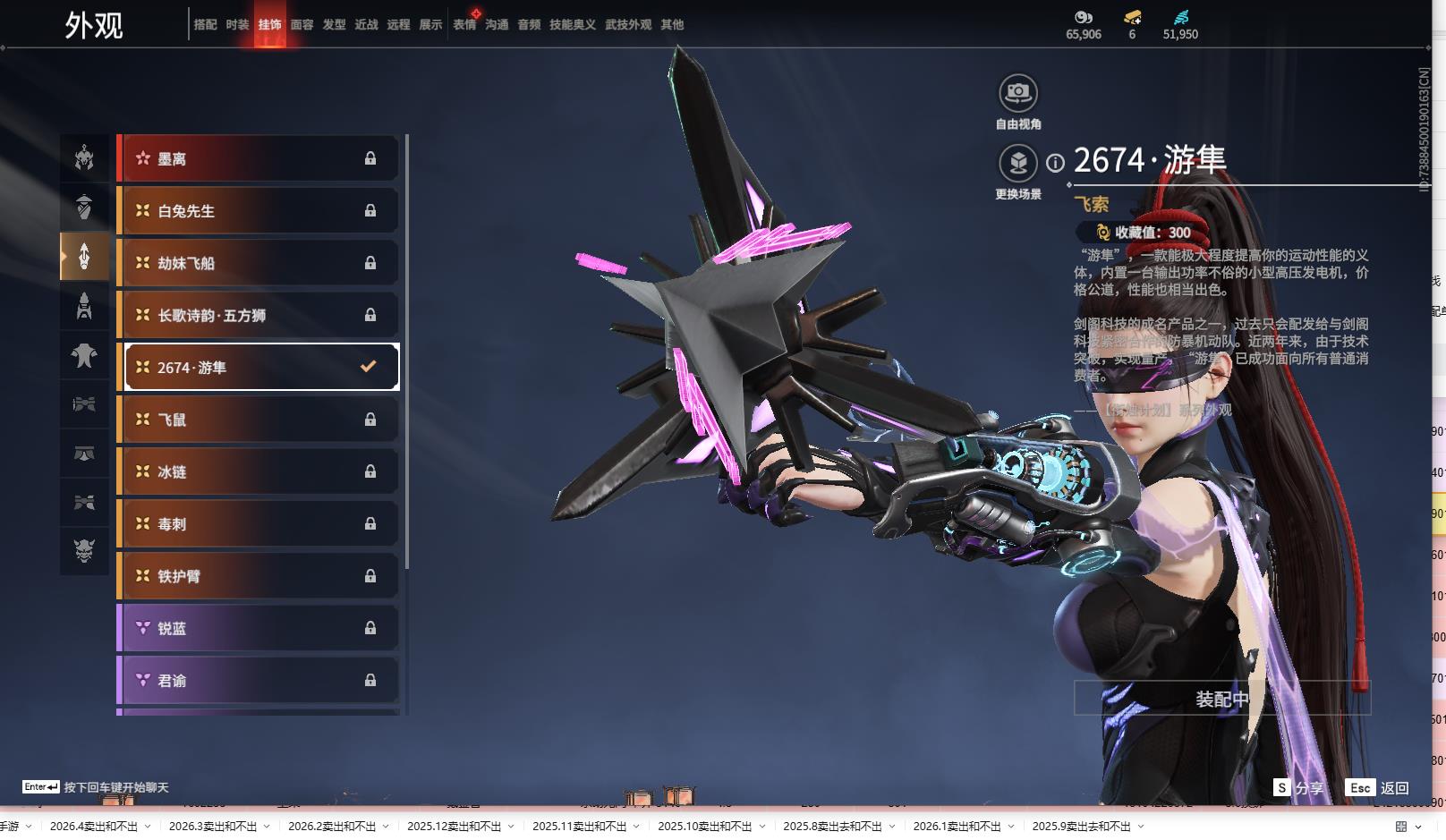Open the info icon beside 2674·游隼
Screen dimensions: 1446x840
[x=1056, y=163]
